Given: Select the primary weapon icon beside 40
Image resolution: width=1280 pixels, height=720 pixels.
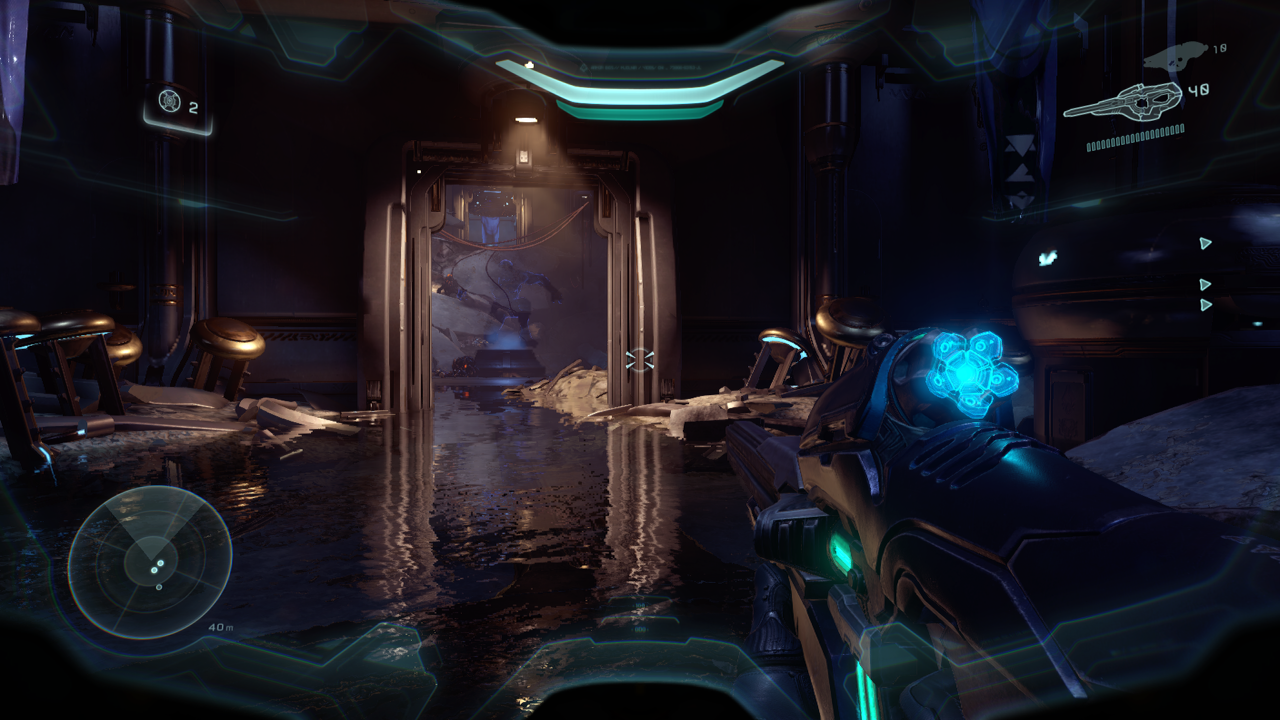Looking at the screenshot, I should 1122,100.
